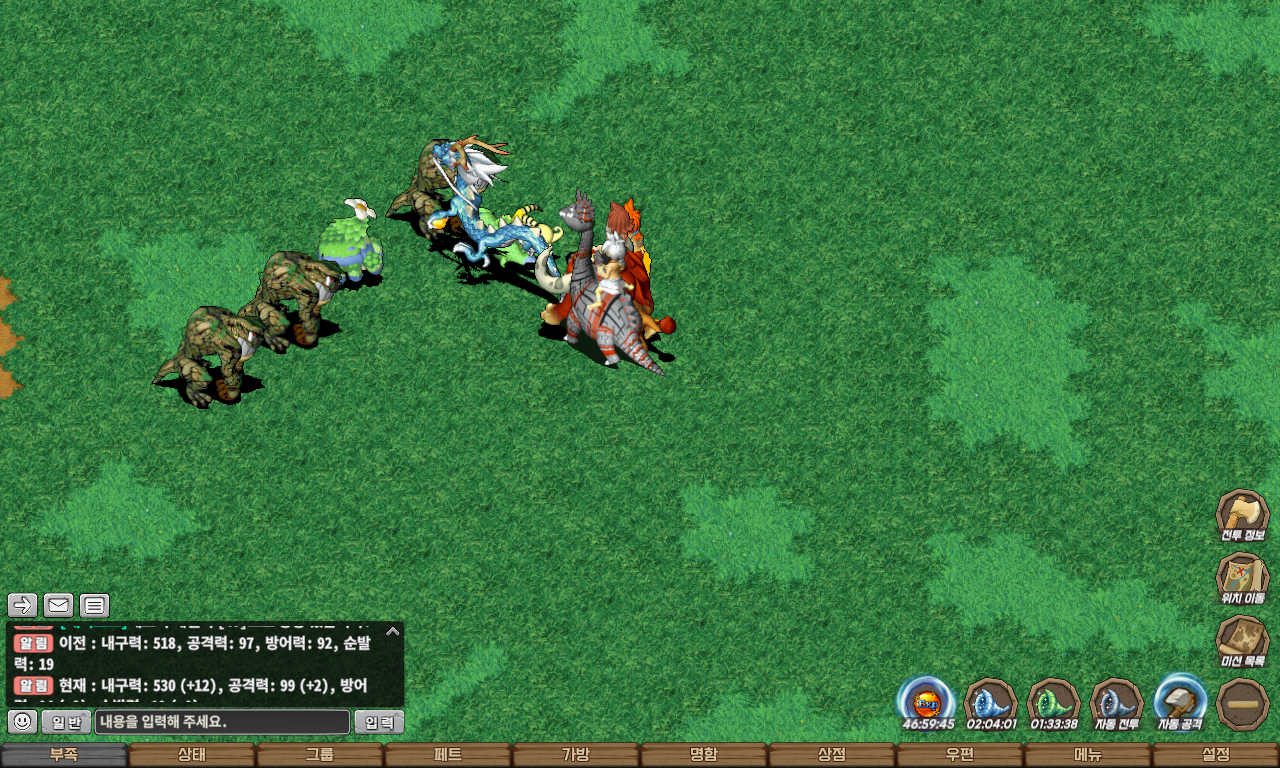Select the chat message input field
Viewport: 1280px width, 768px height.
tap(222, 722)
